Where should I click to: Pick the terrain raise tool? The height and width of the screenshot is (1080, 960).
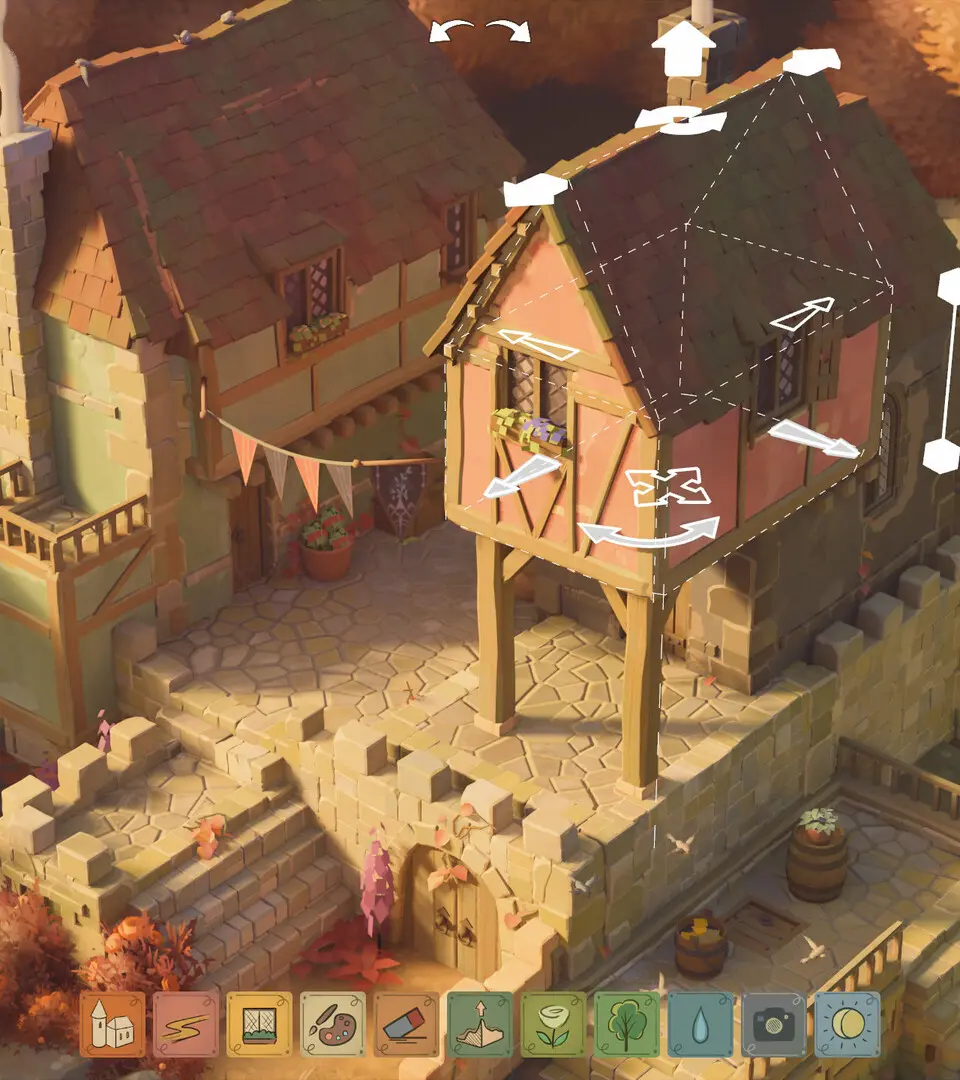[480, 1024]
